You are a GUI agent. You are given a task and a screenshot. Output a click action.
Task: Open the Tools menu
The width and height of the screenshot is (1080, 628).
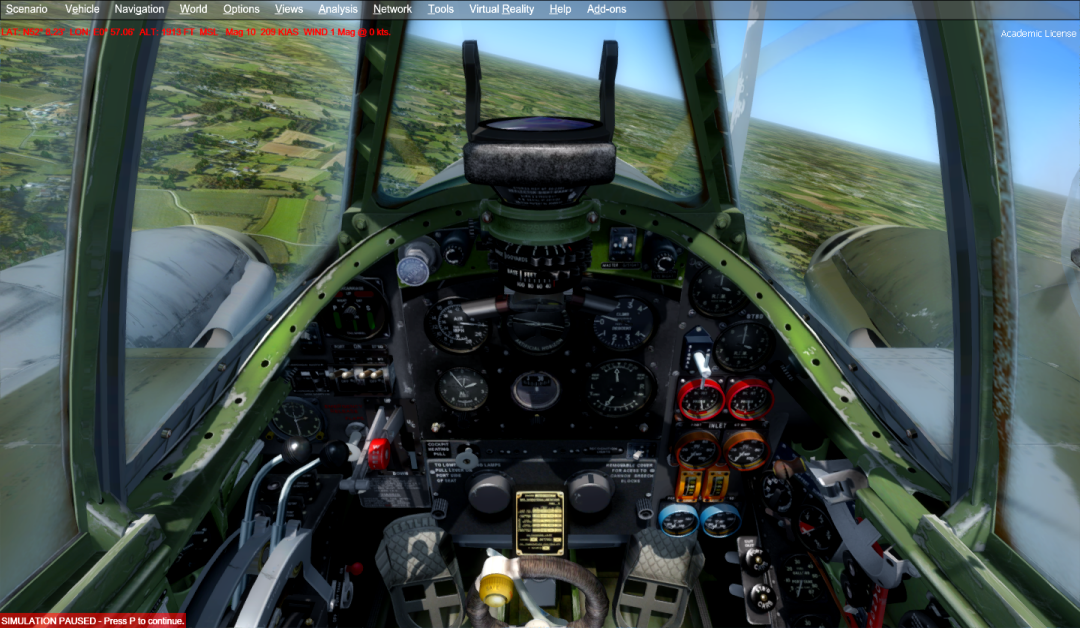click(x=440, y=9)
